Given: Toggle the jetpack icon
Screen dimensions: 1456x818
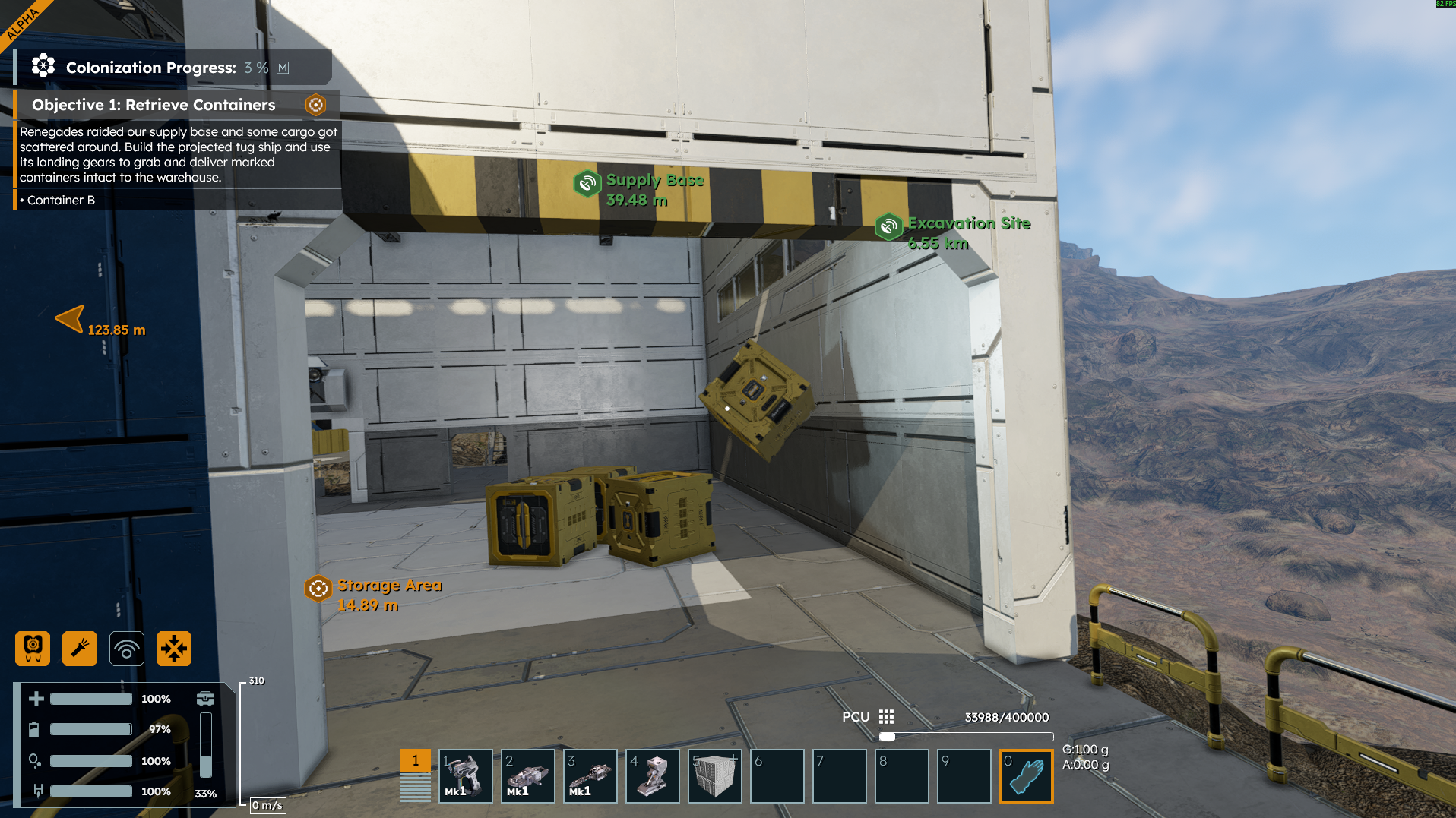Looking at the screenshot, I should click(x=33, y=649).
